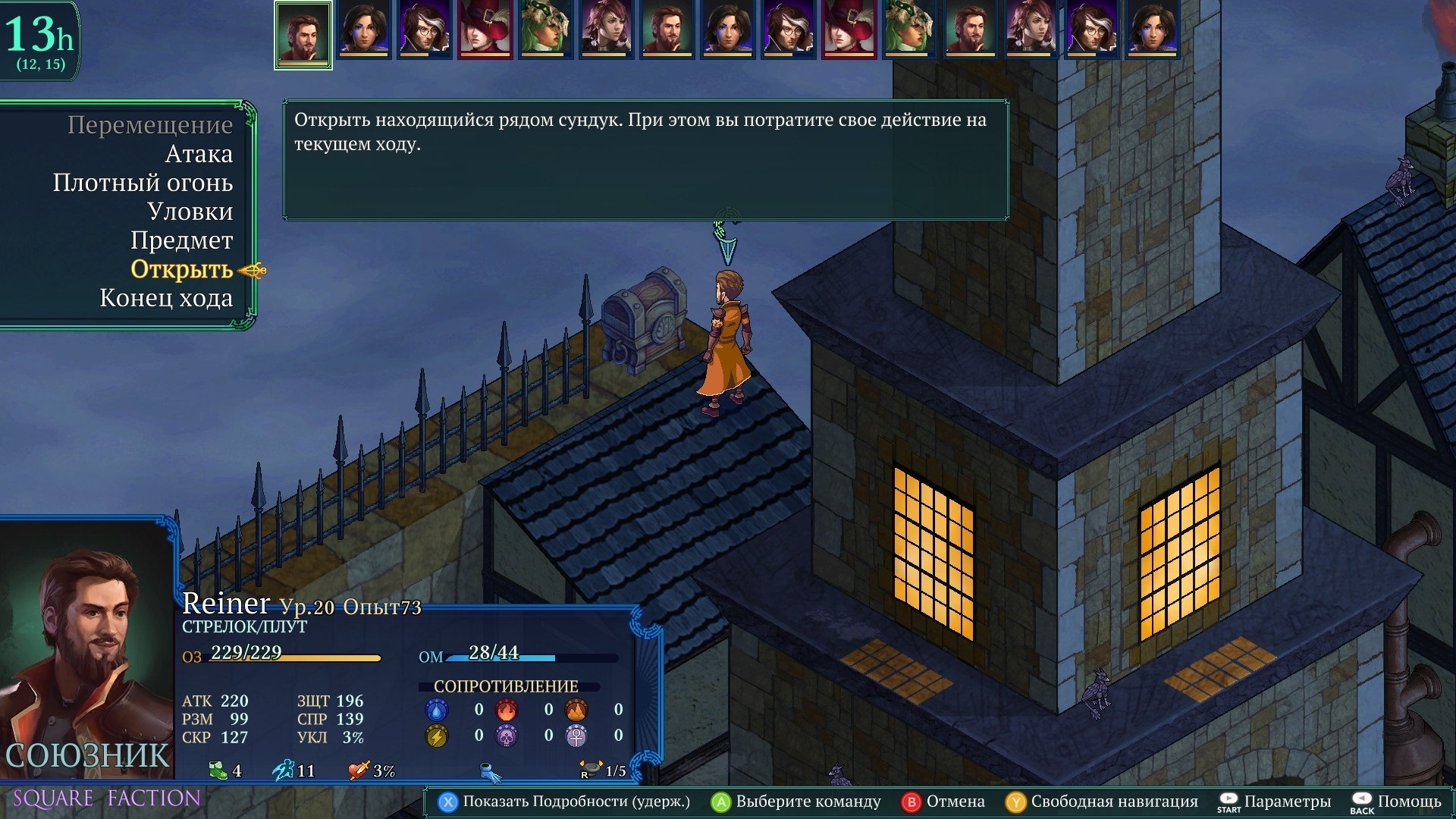
Task: Choose Плотный огонь from the command menu
Action: [143, 183]
